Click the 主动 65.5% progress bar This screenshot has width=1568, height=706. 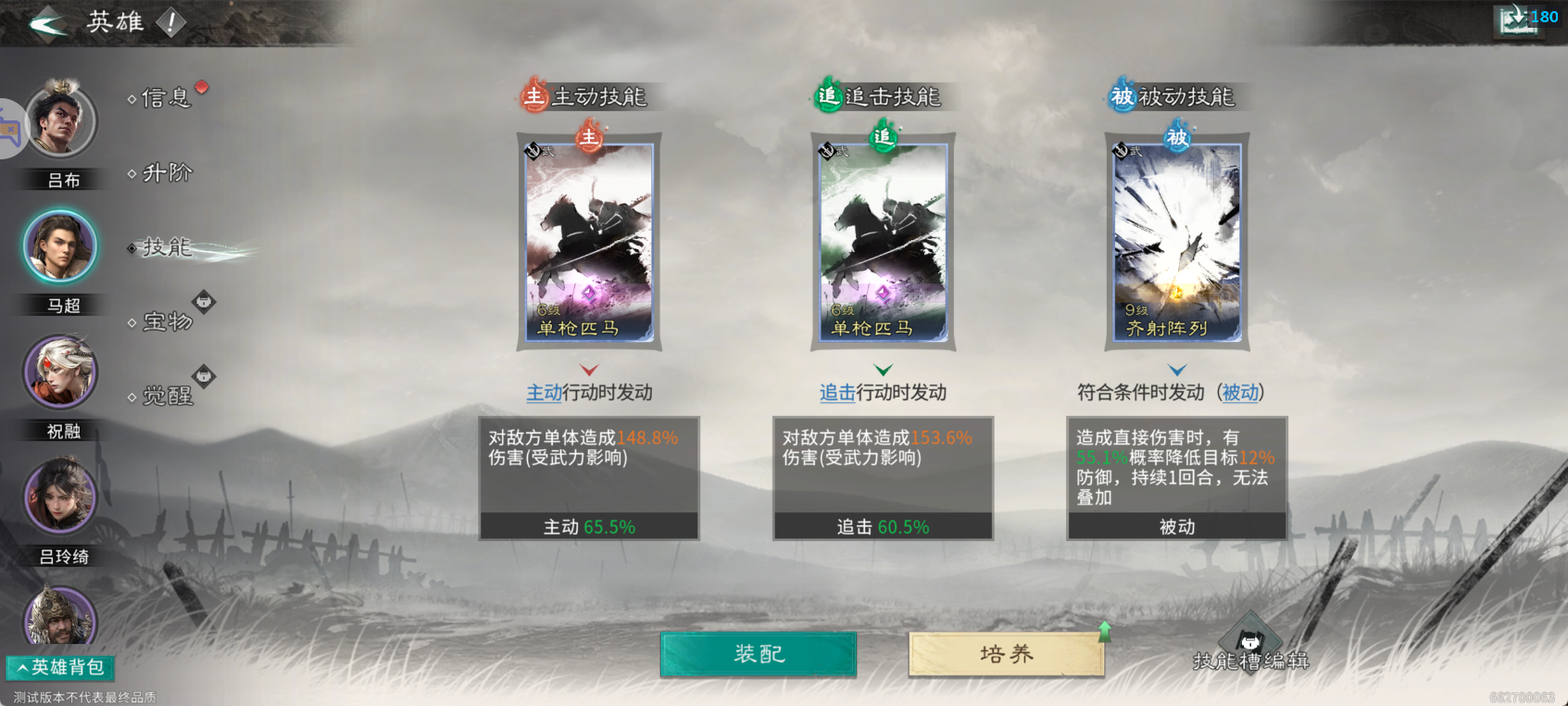589,525
